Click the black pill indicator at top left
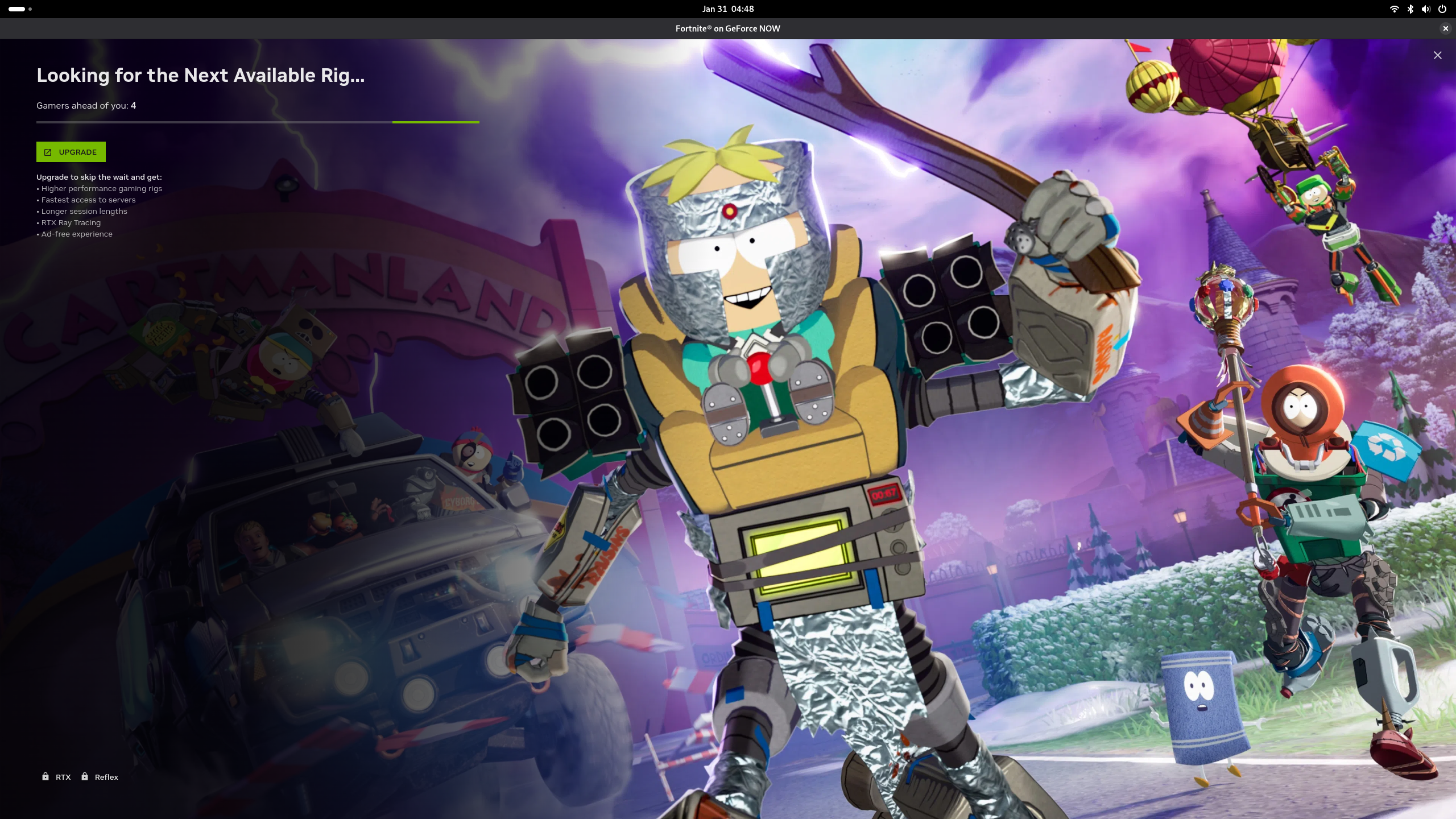The height and width of the screenshot is (819, 1456). 16,9
